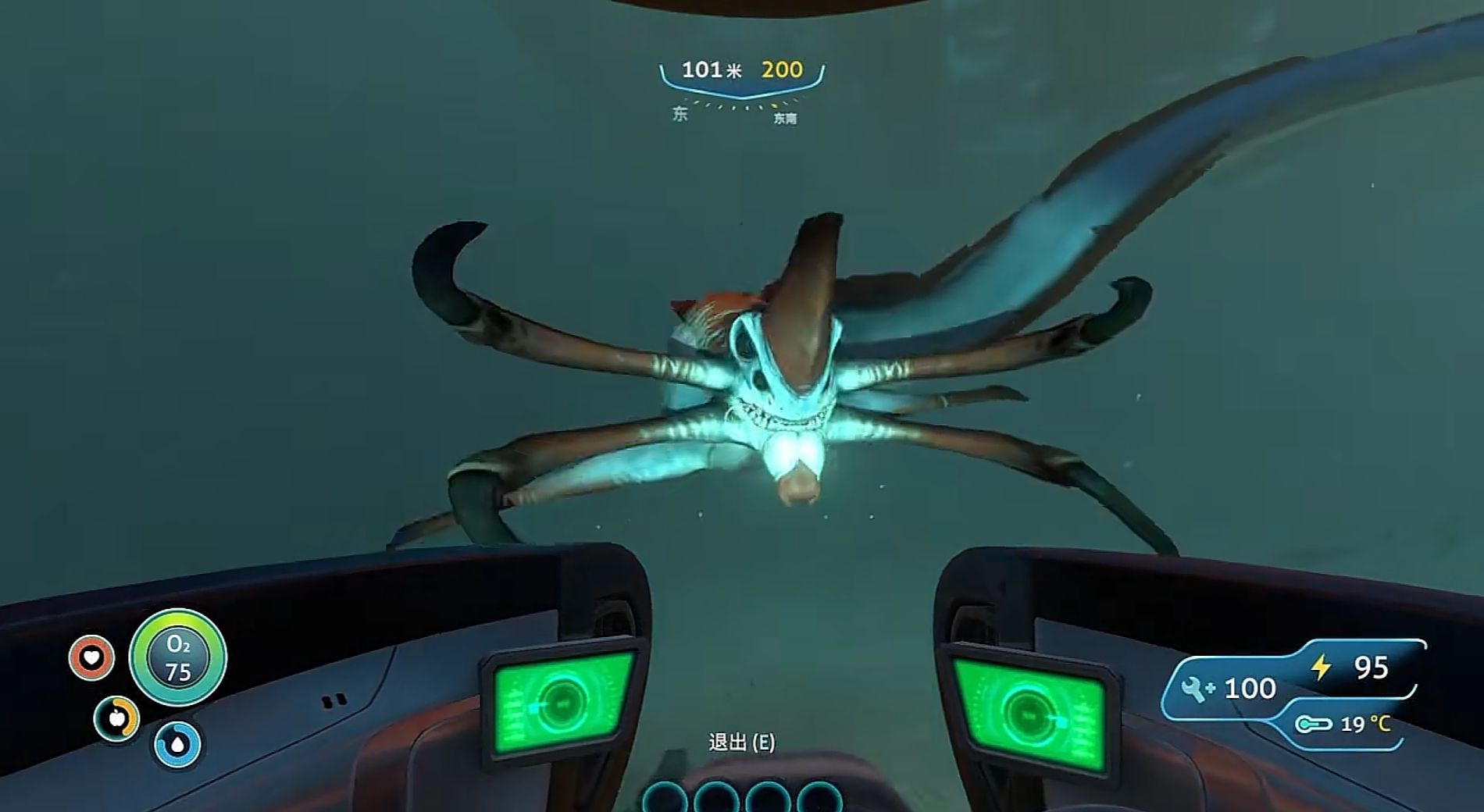The height and width of the screenshot is (812, 1484).
Task: Click the thermometer temperature icon
Action: click(x=1314, y=725)
